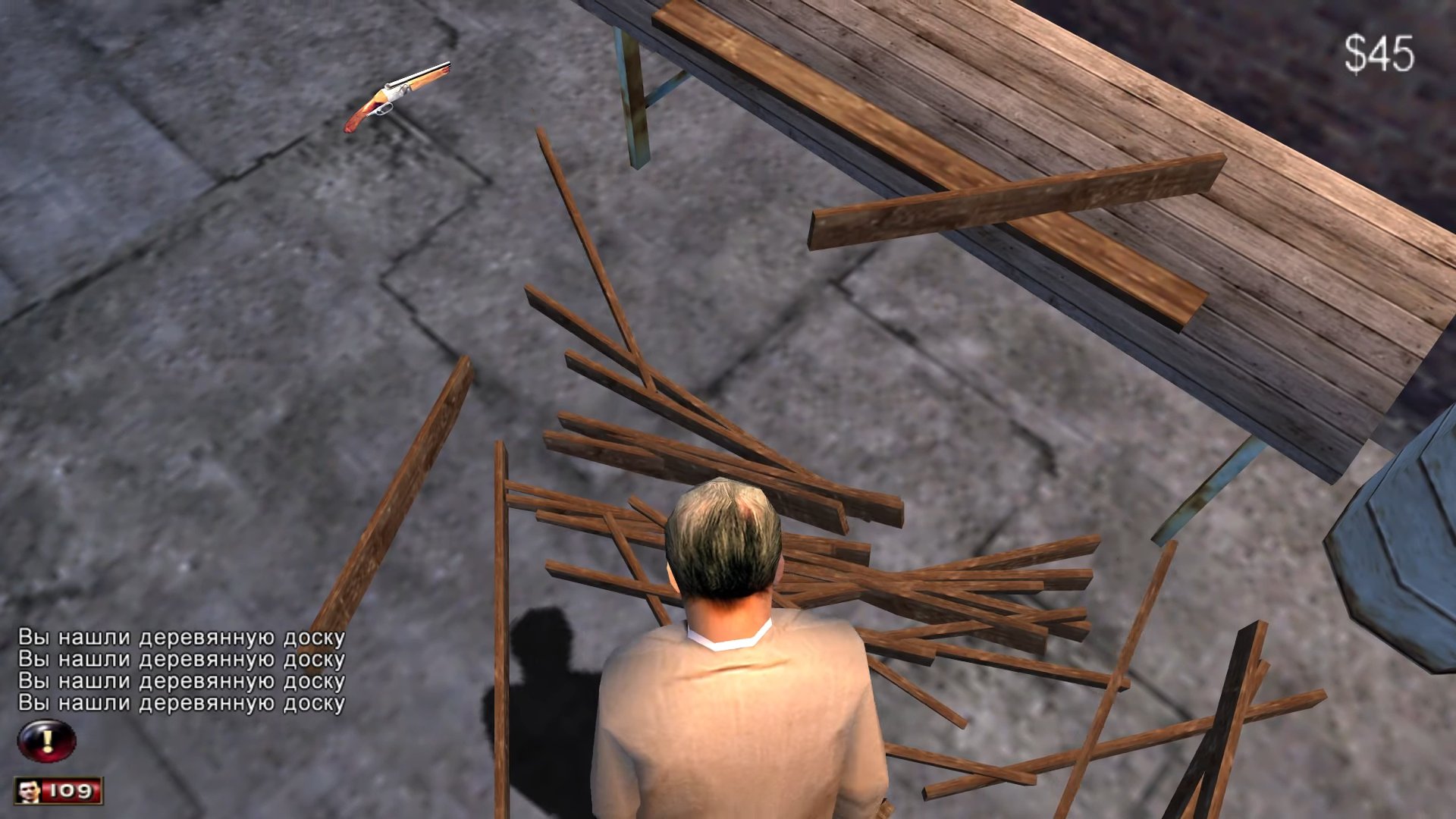The width and height of the screenshot is (1456, 819).
Task: Select the sawed-off shotgun weapon icon
Action: click(x=397, y=96)
